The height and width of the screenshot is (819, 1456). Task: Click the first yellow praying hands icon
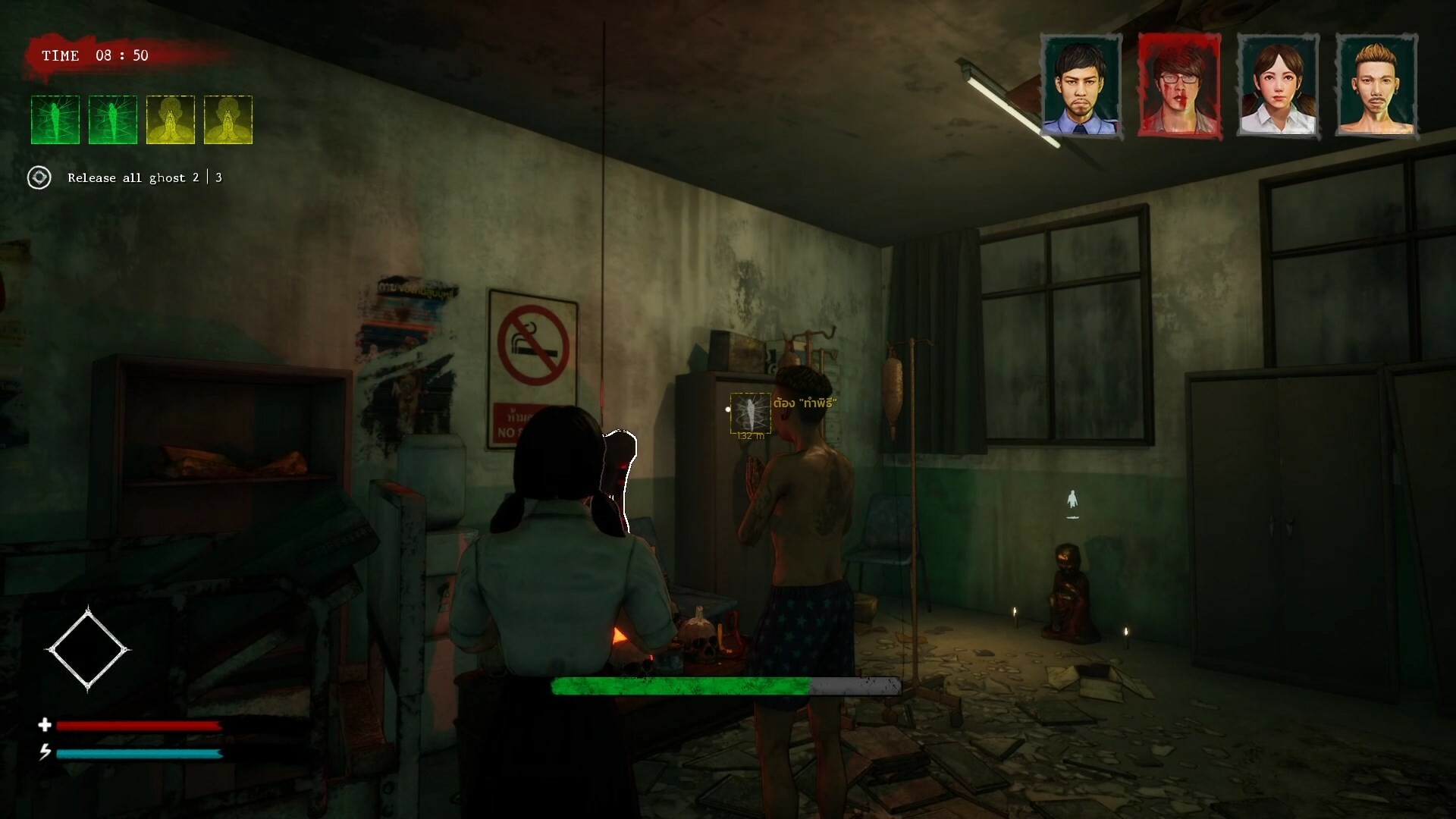(x=170, y=119)
